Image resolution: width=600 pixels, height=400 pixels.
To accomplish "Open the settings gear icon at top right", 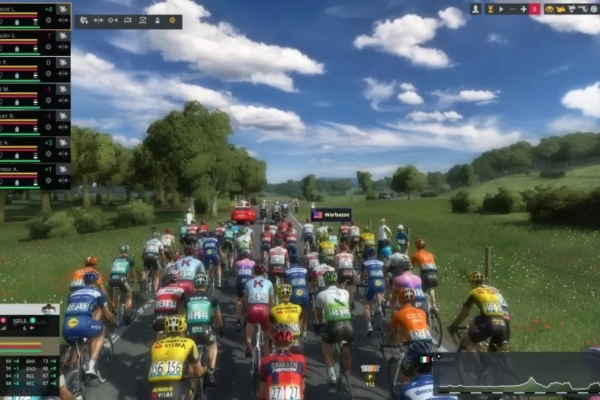I will pos(593,9).
